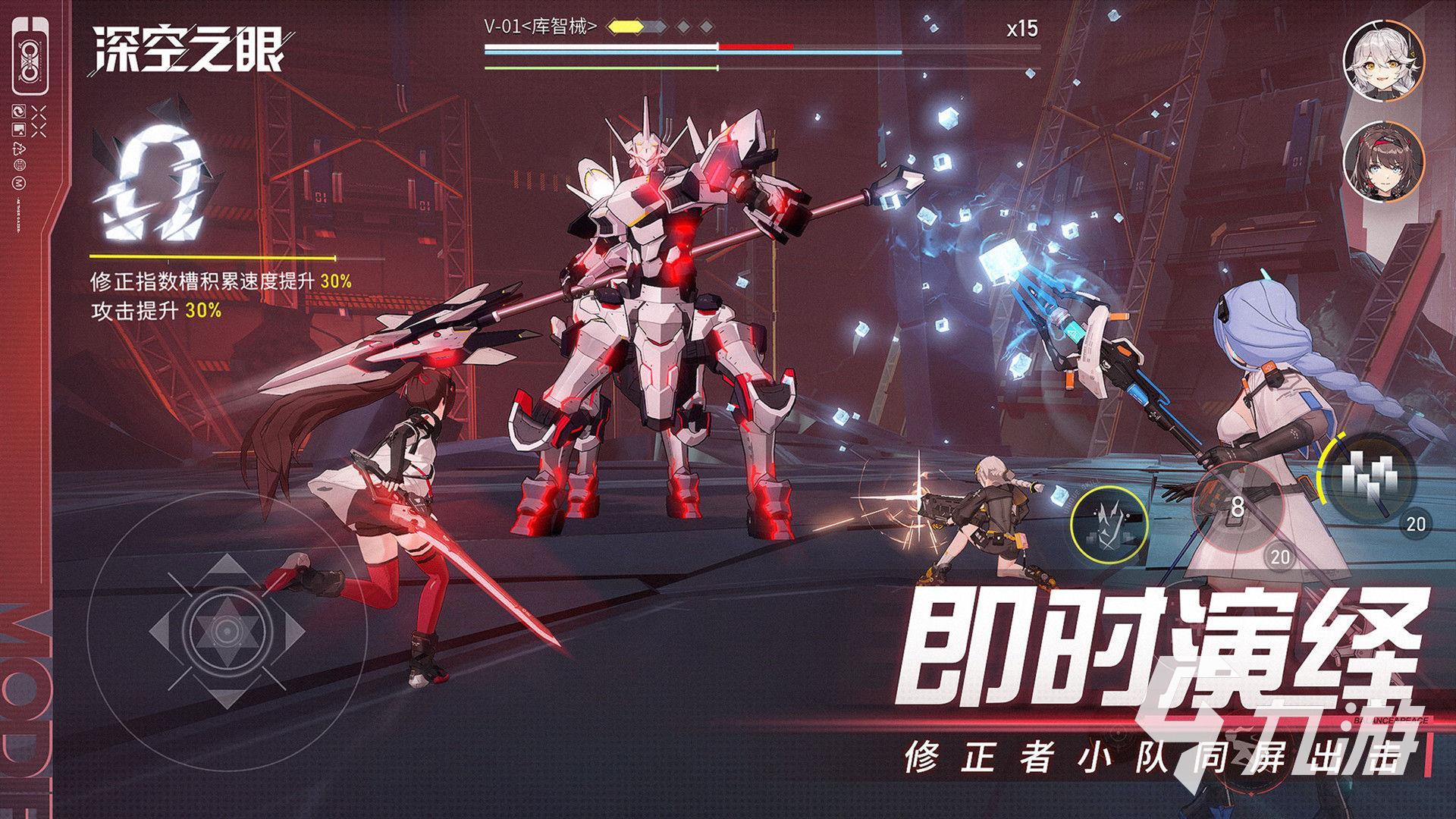Select the white-haired teammate portrait

click(1383, 61)
